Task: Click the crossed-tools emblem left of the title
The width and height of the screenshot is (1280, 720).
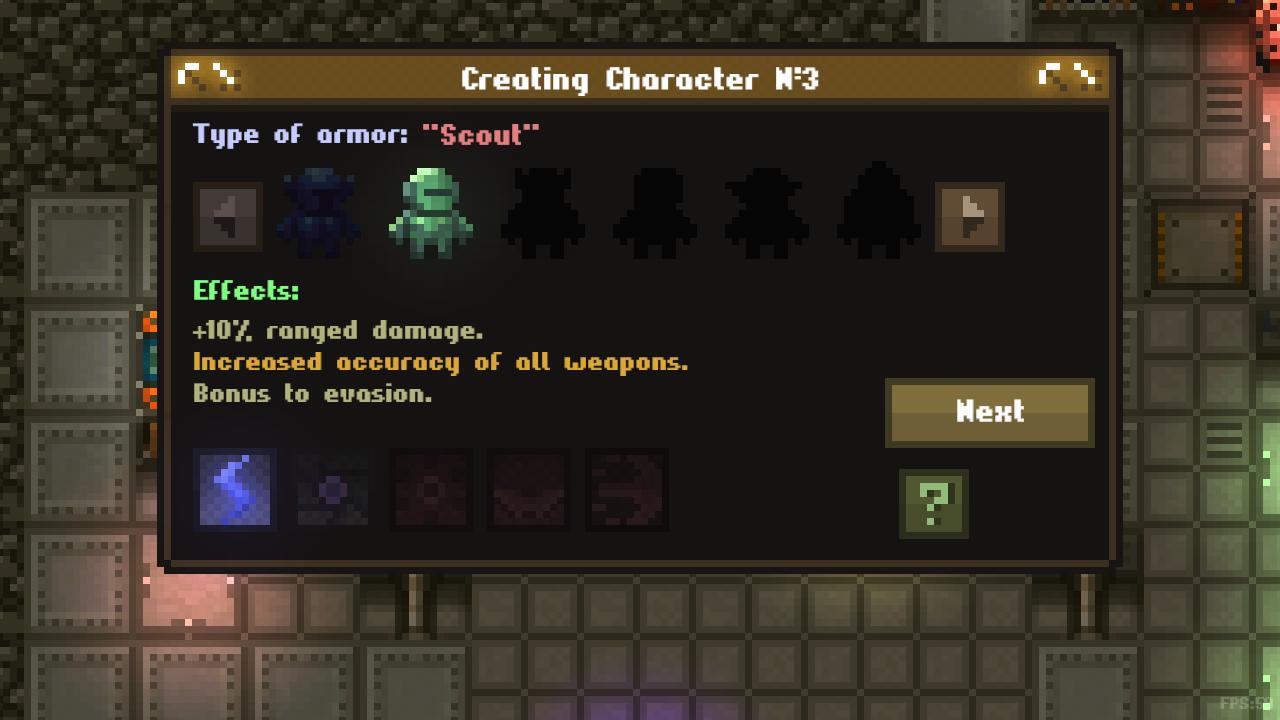Action: [x=211, y=75]
